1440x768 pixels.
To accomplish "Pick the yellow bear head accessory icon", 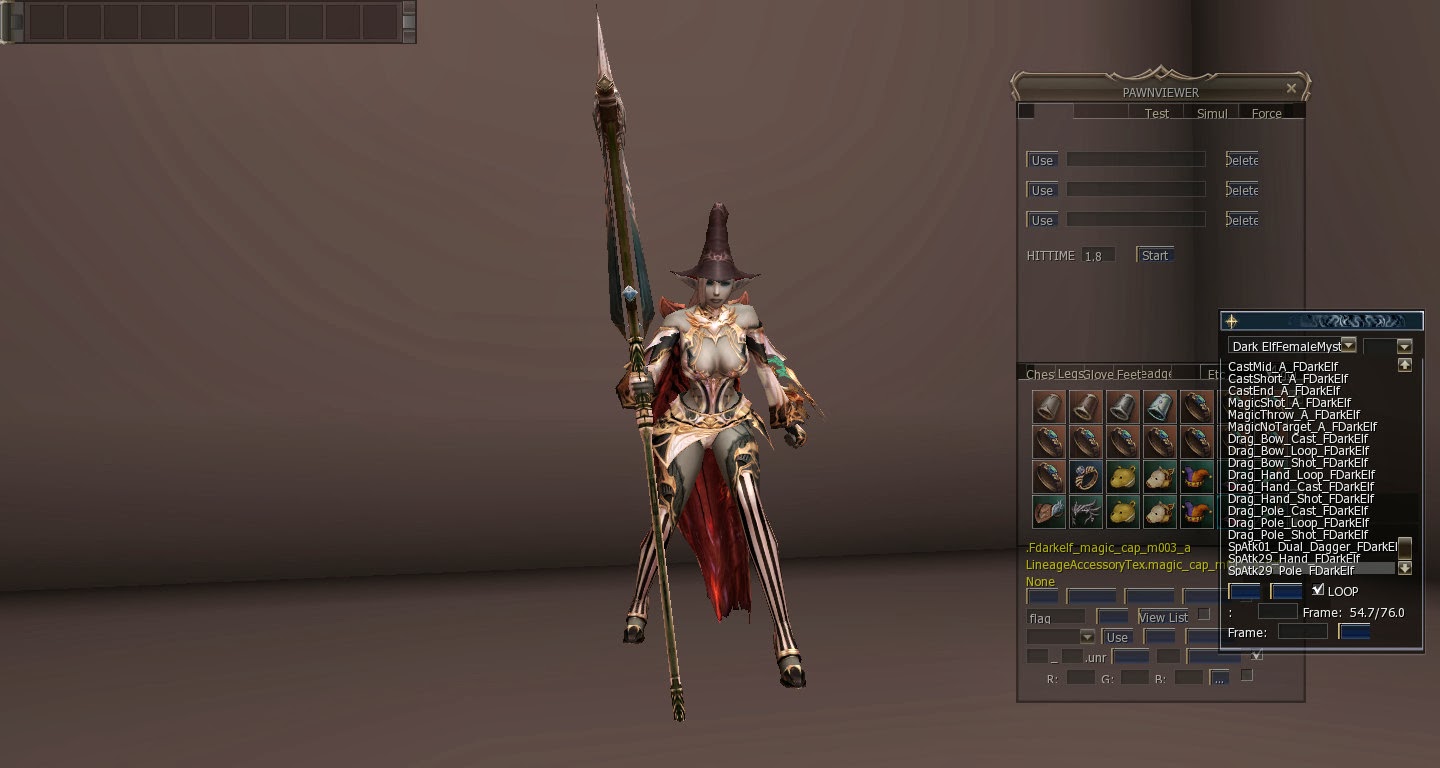I will point(1123,477).
